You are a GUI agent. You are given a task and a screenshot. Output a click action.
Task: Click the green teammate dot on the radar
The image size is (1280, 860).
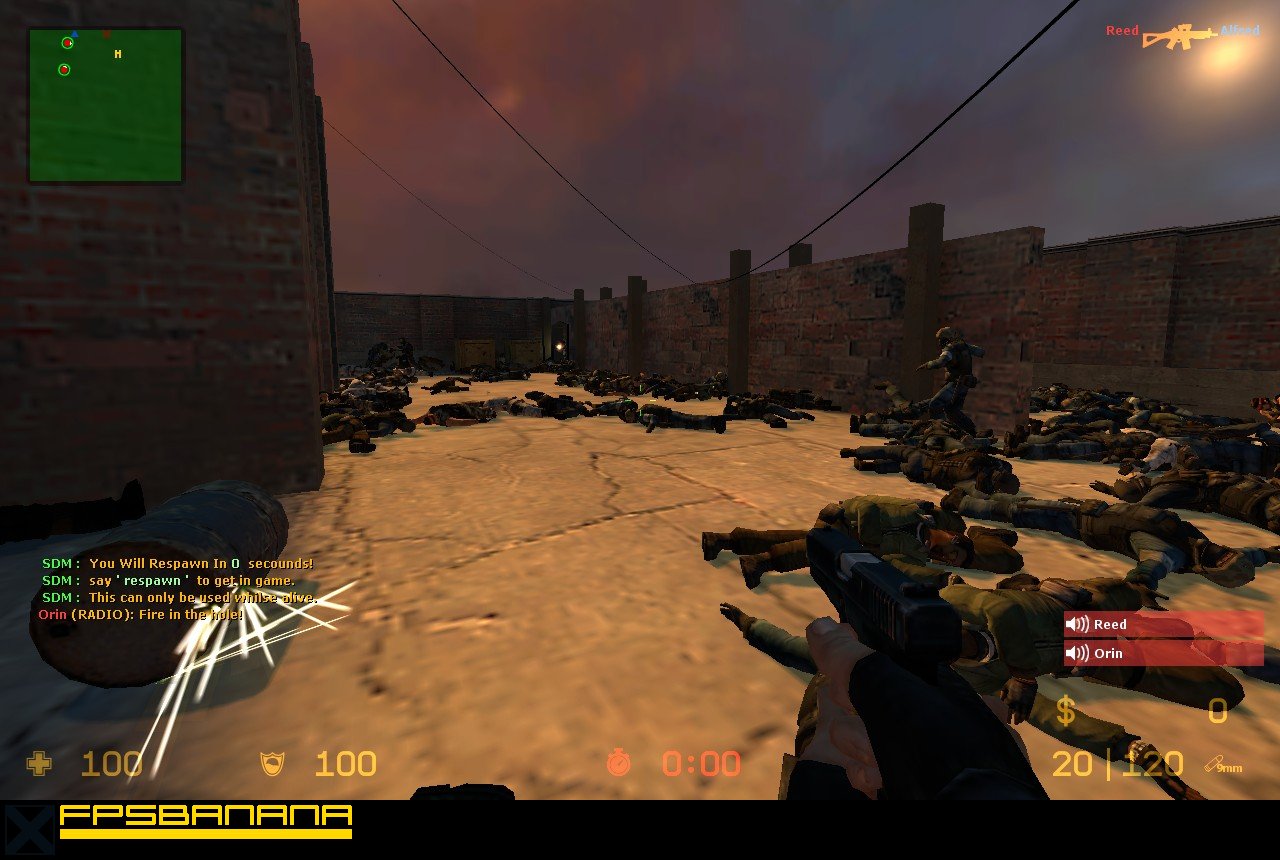67,42
